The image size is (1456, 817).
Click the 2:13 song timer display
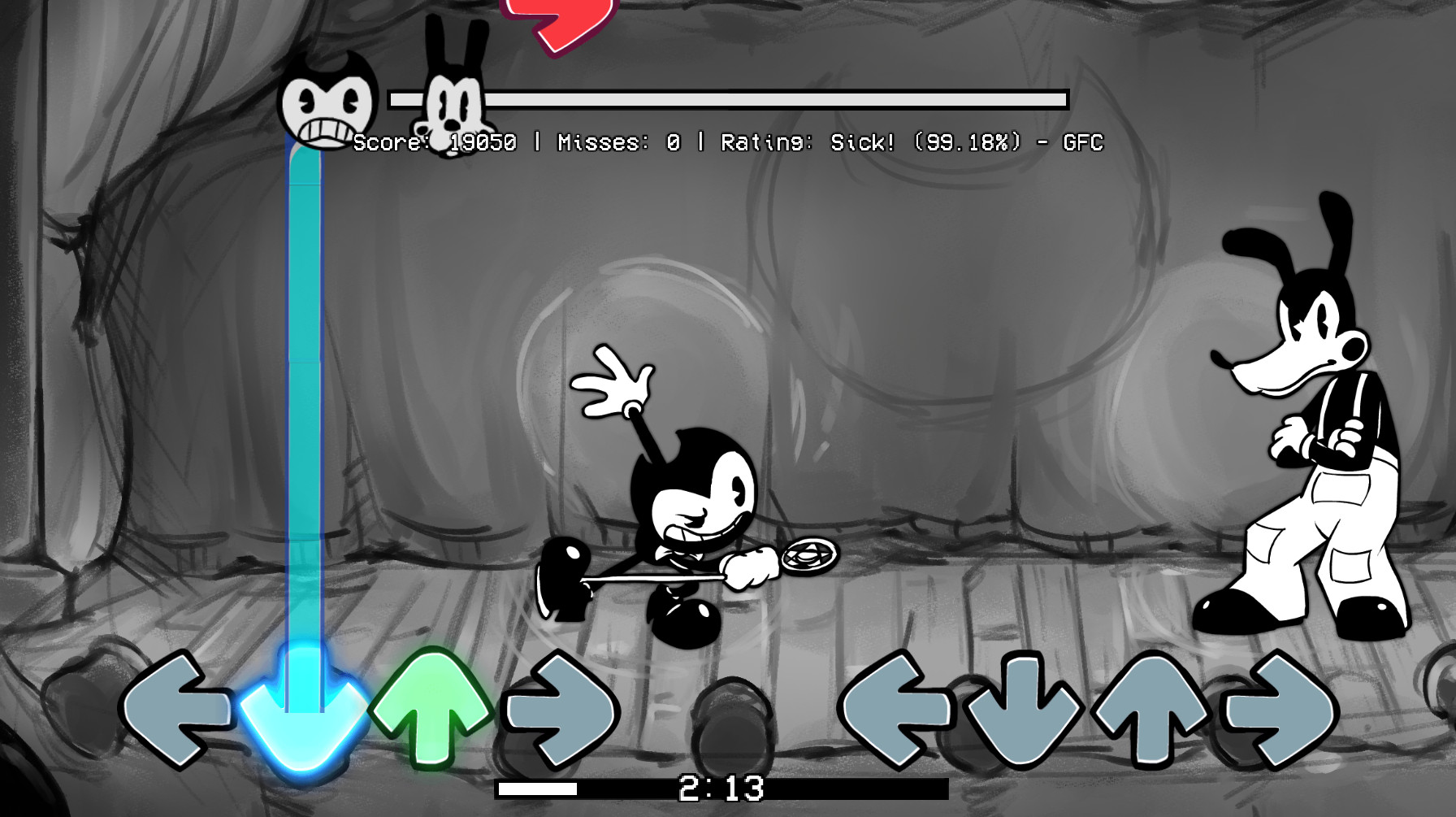point(723,785)
